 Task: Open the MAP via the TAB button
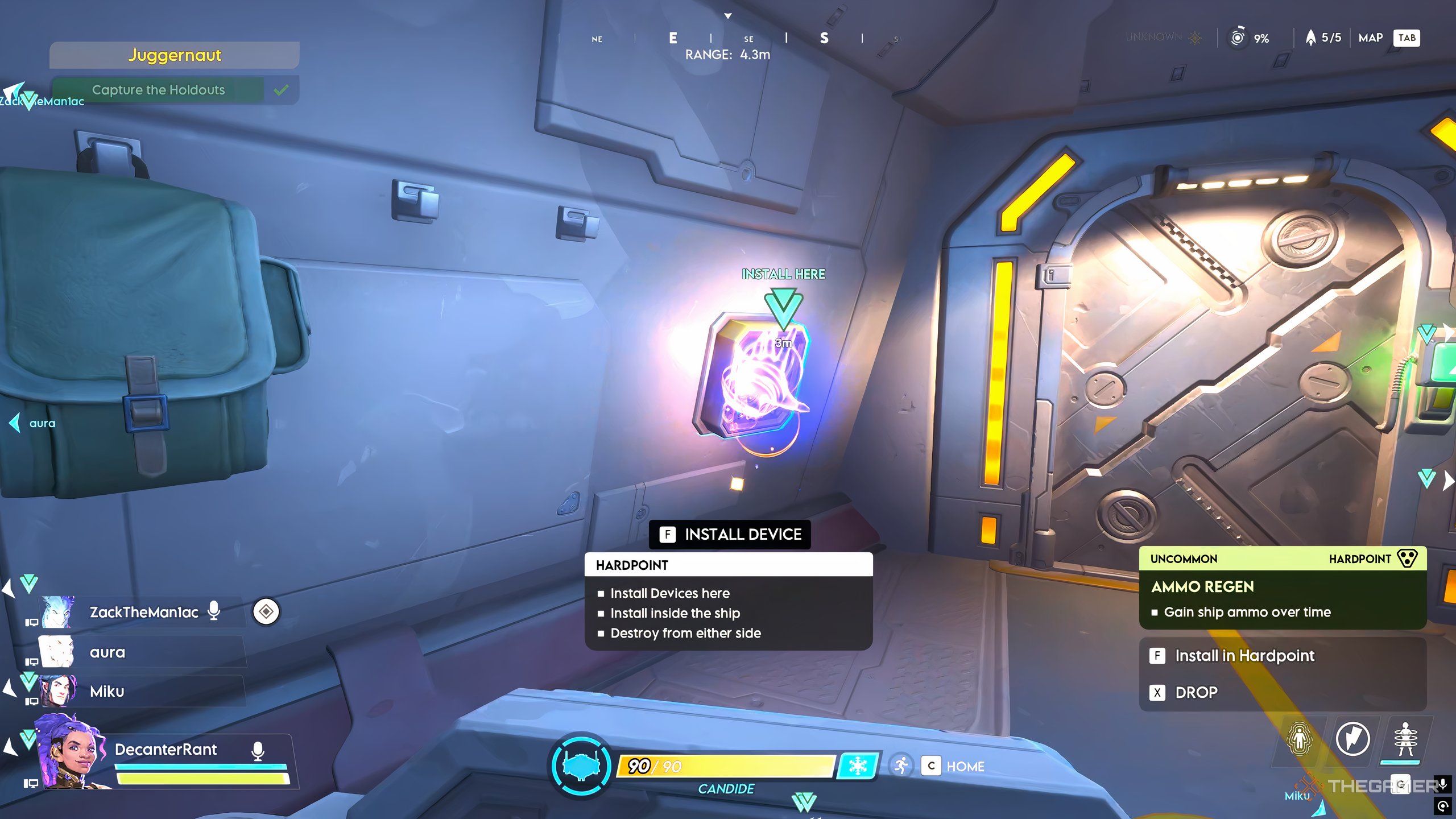tap(1407, 38)
